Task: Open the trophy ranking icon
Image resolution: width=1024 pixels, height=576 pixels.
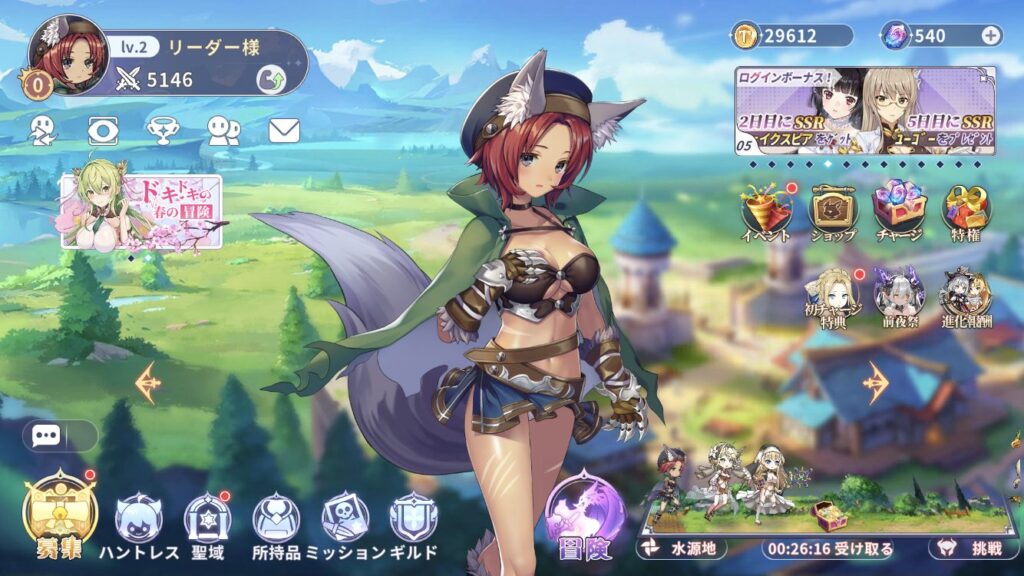Action: (163, 130)
